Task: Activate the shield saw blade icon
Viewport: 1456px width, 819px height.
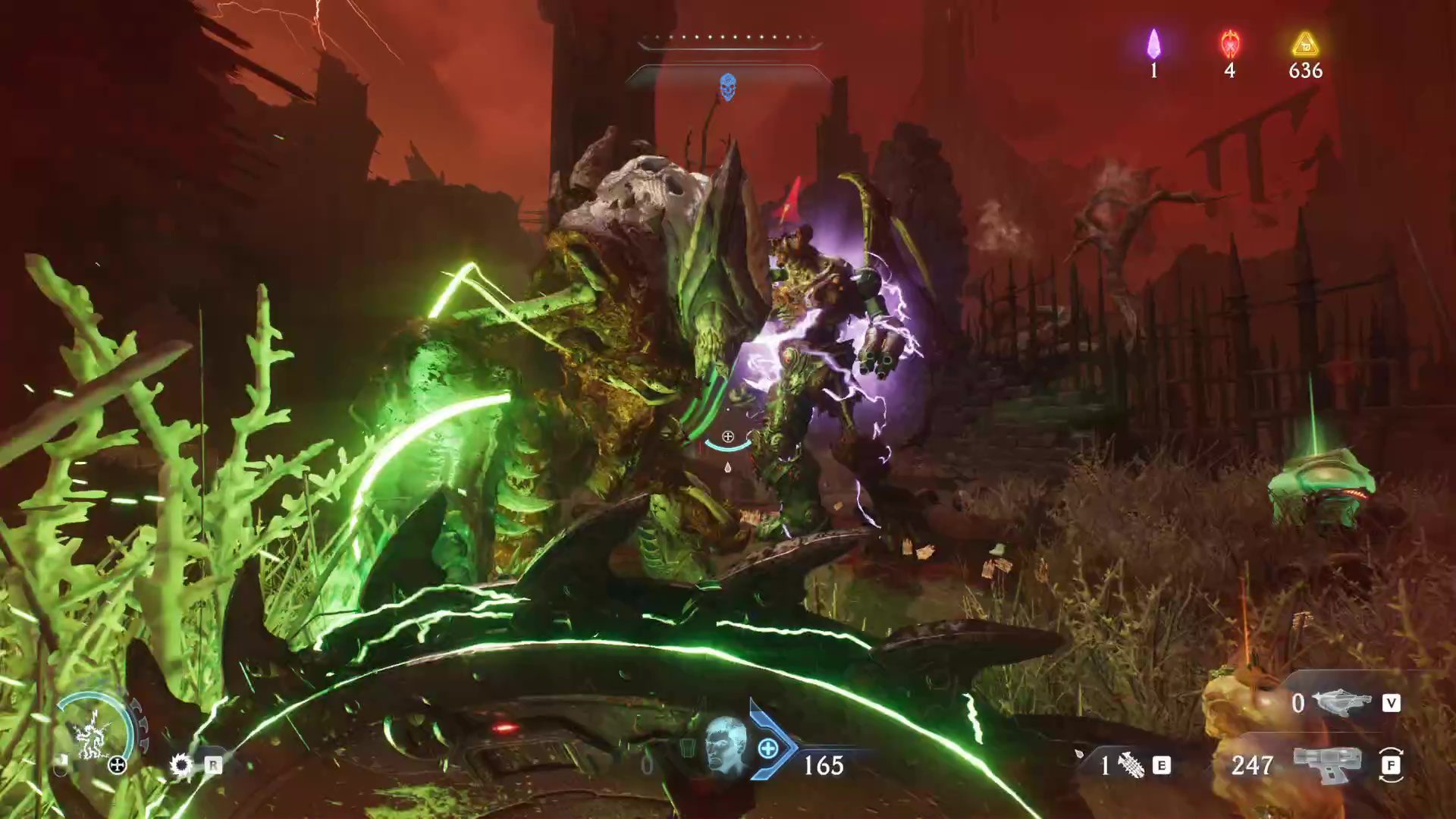Action: pyautogui.click(x=181, y=764)
